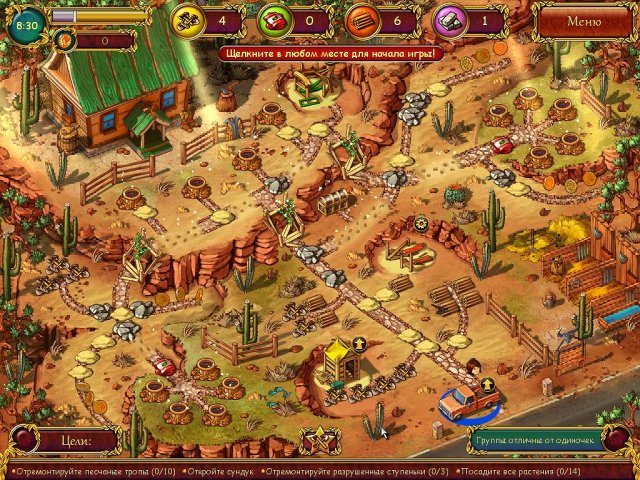
Task: Click the upgrade arrow above the orange truck
Action: (487, 383)
